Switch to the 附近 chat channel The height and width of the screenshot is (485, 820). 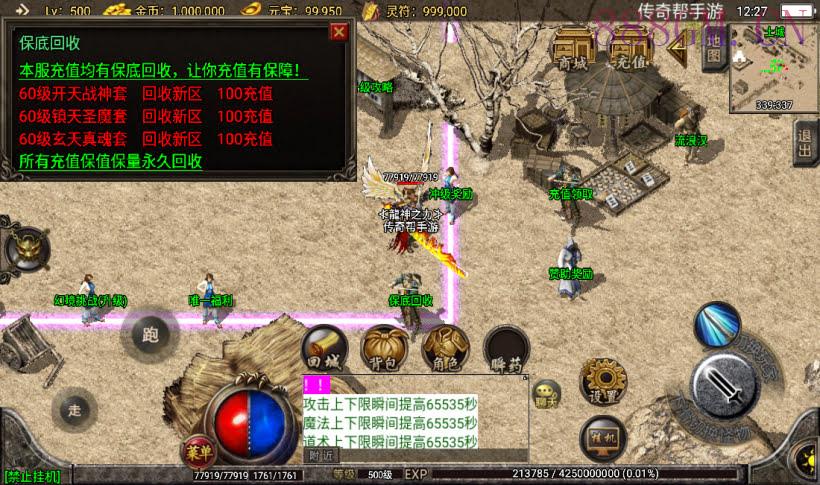tap(320, 455)
